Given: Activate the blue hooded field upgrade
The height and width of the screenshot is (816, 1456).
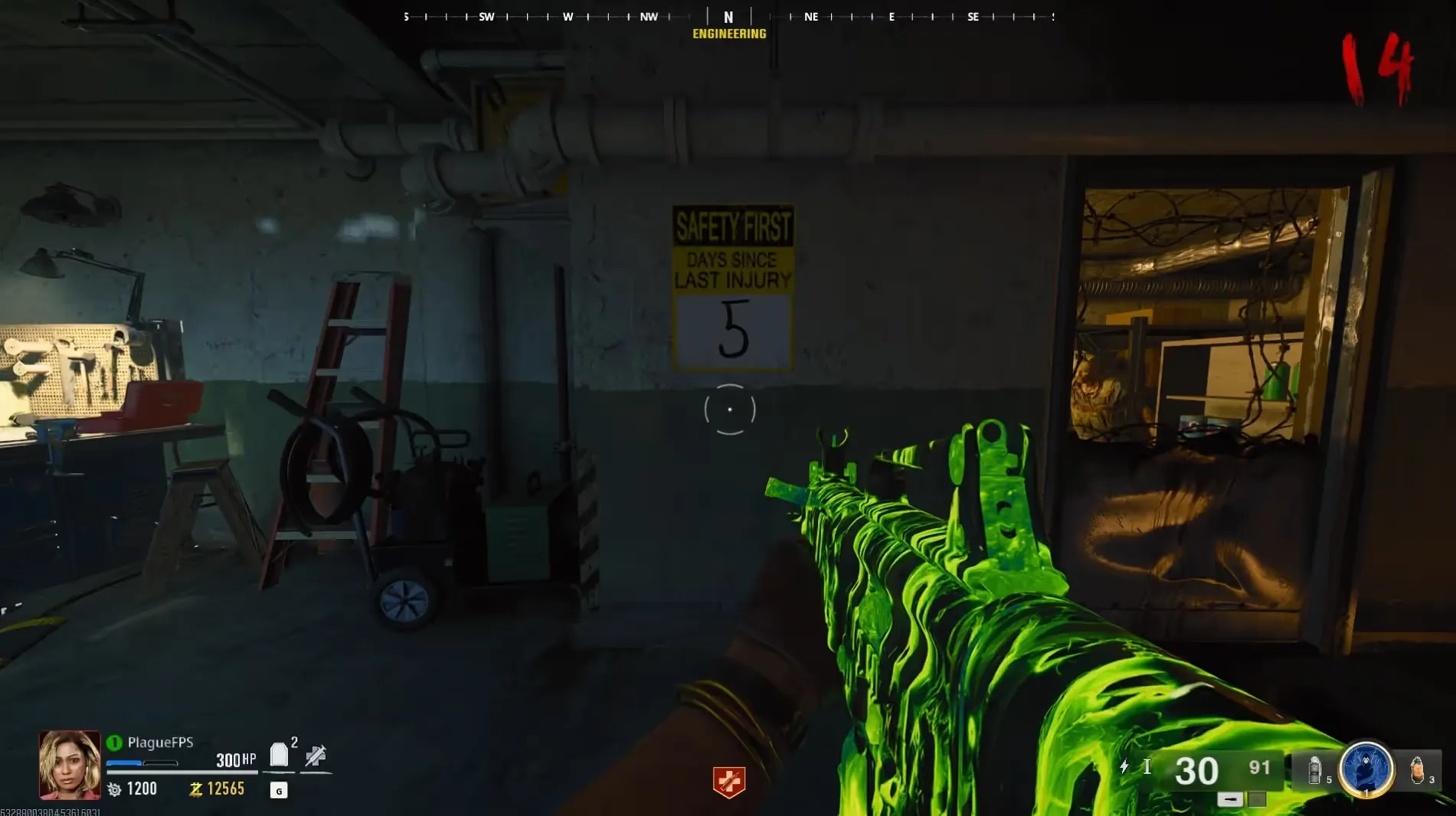Looking at the screenshot, I should tap(1366, 769).
